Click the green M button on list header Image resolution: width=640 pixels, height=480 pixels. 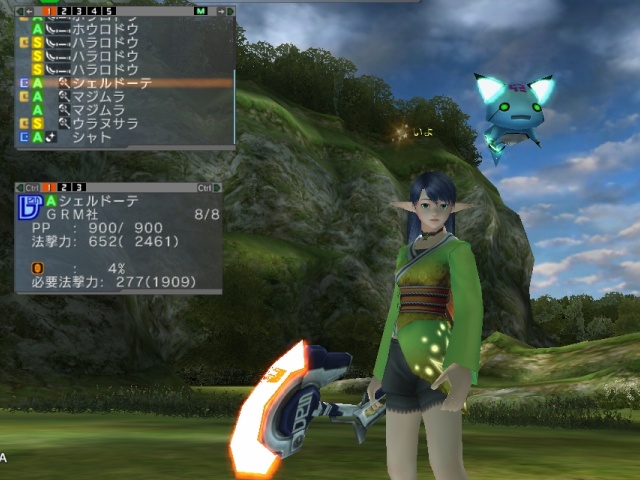click(x=199, y=10)
